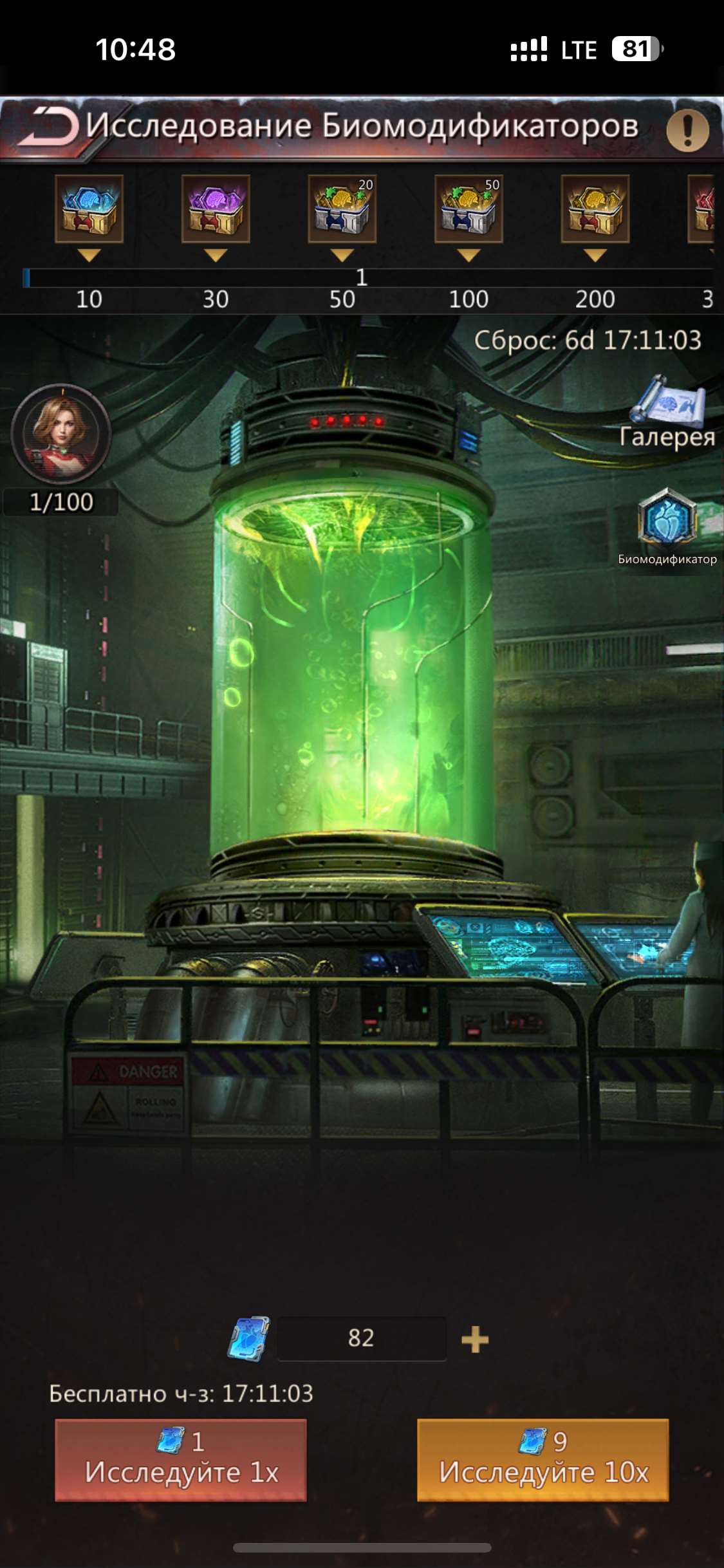Screen dimensions: 724x1568
Task: Tap the reward chest at milestone 100
Action: (x=469, y=209)
